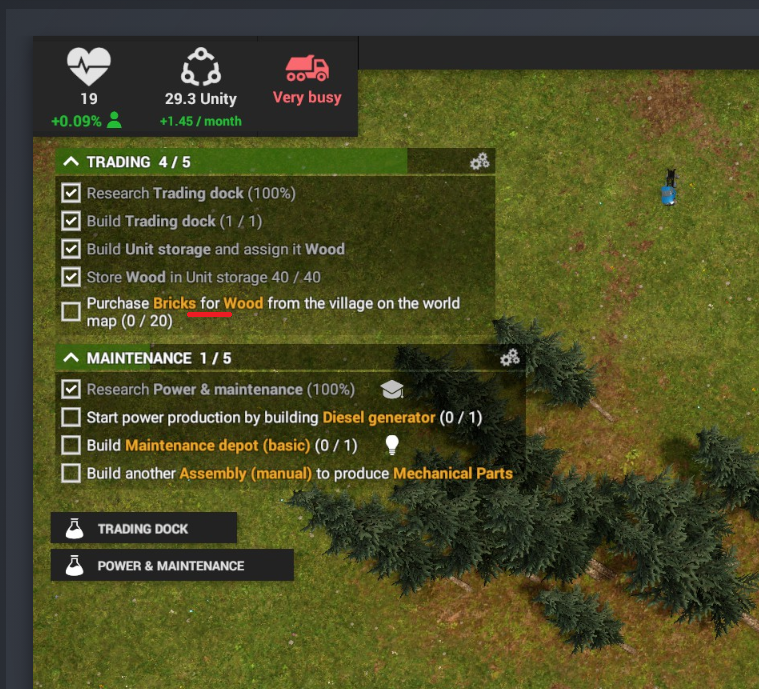Open the Unity status panel
The width and height of the screenshot is (759, 689).
tap(200, 85)
